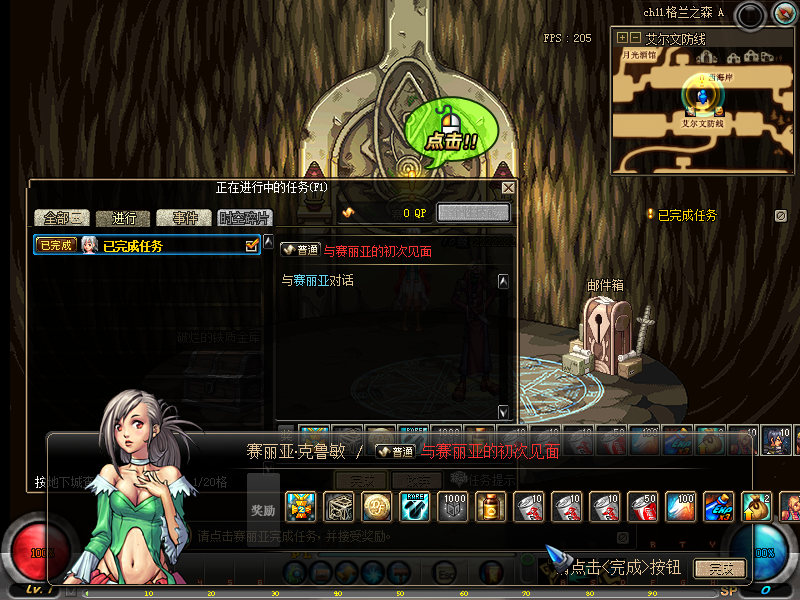This screenshot has height=600, width=800.
Task: Open the 事件 quest tab
Action: [185, 218]
